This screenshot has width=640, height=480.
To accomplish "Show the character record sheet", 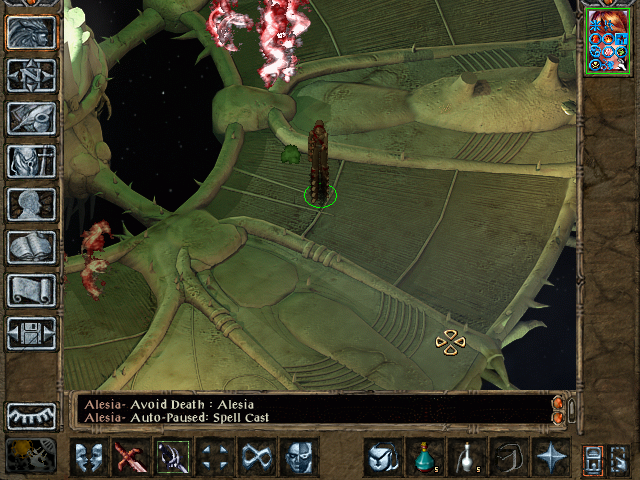I will (32, 204).
